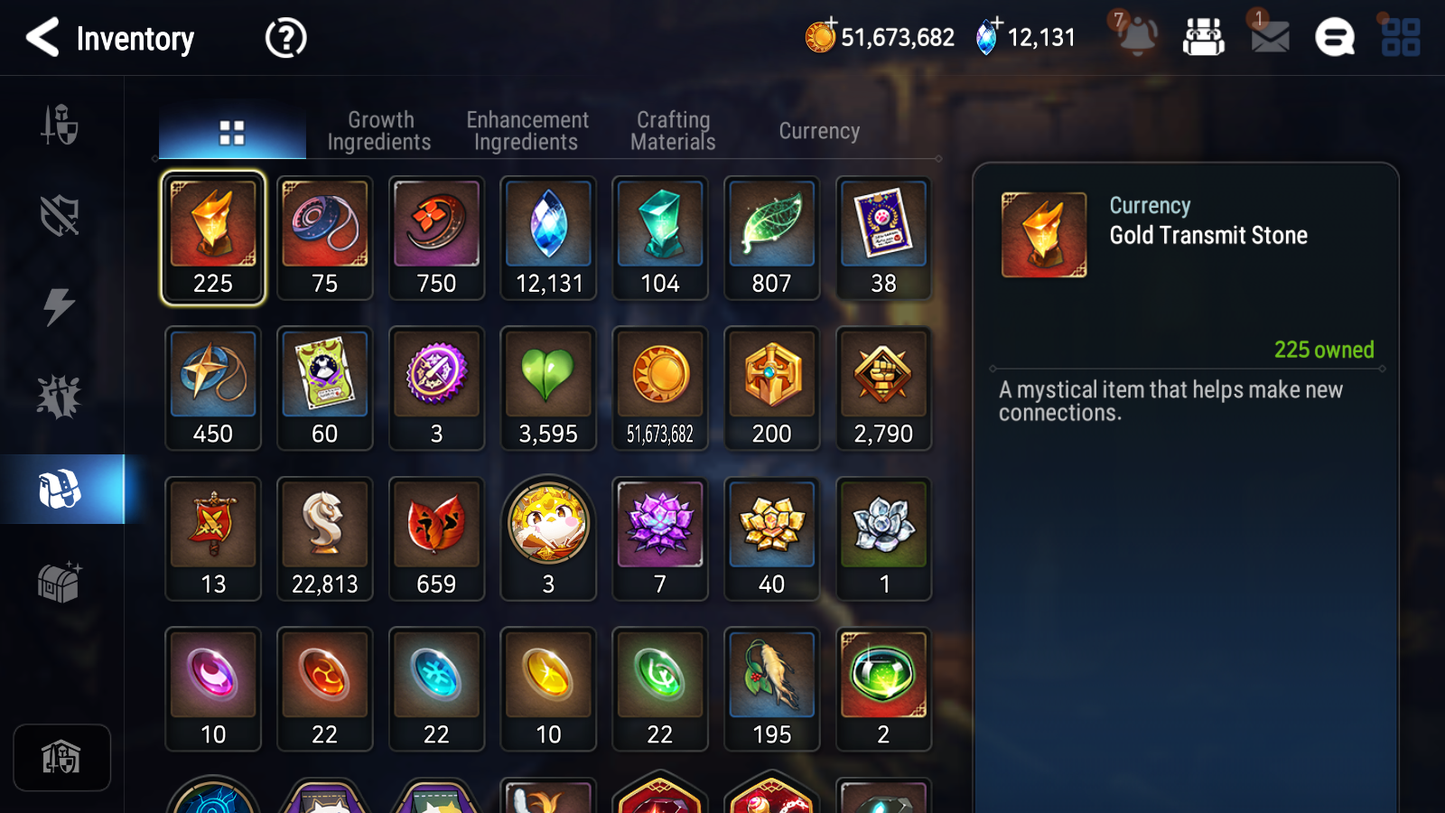This screenshot has width=1445, height=813.
Task: Open the fortress icon at bottom left
Action: 62,758
